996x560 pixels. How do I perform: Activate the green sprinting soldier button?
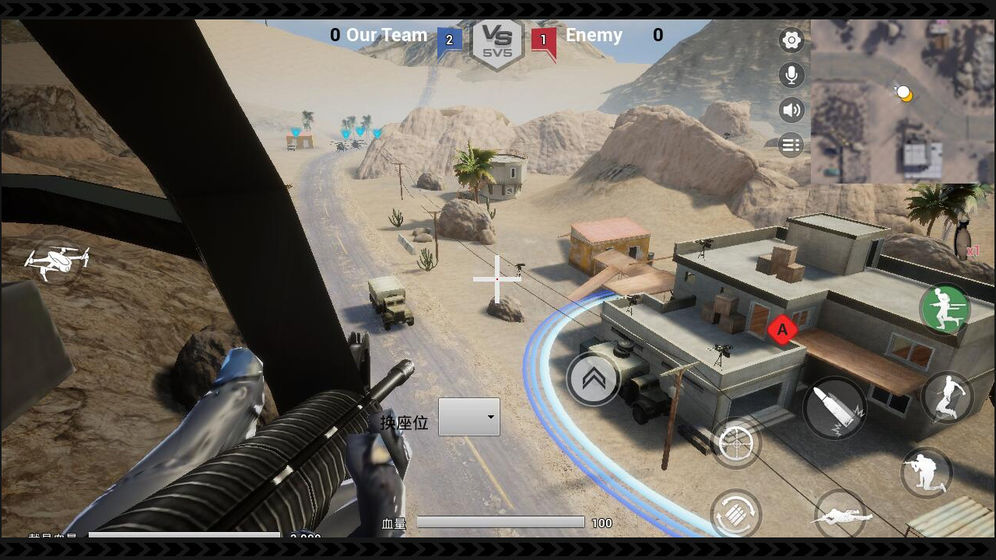pos(944,308)
